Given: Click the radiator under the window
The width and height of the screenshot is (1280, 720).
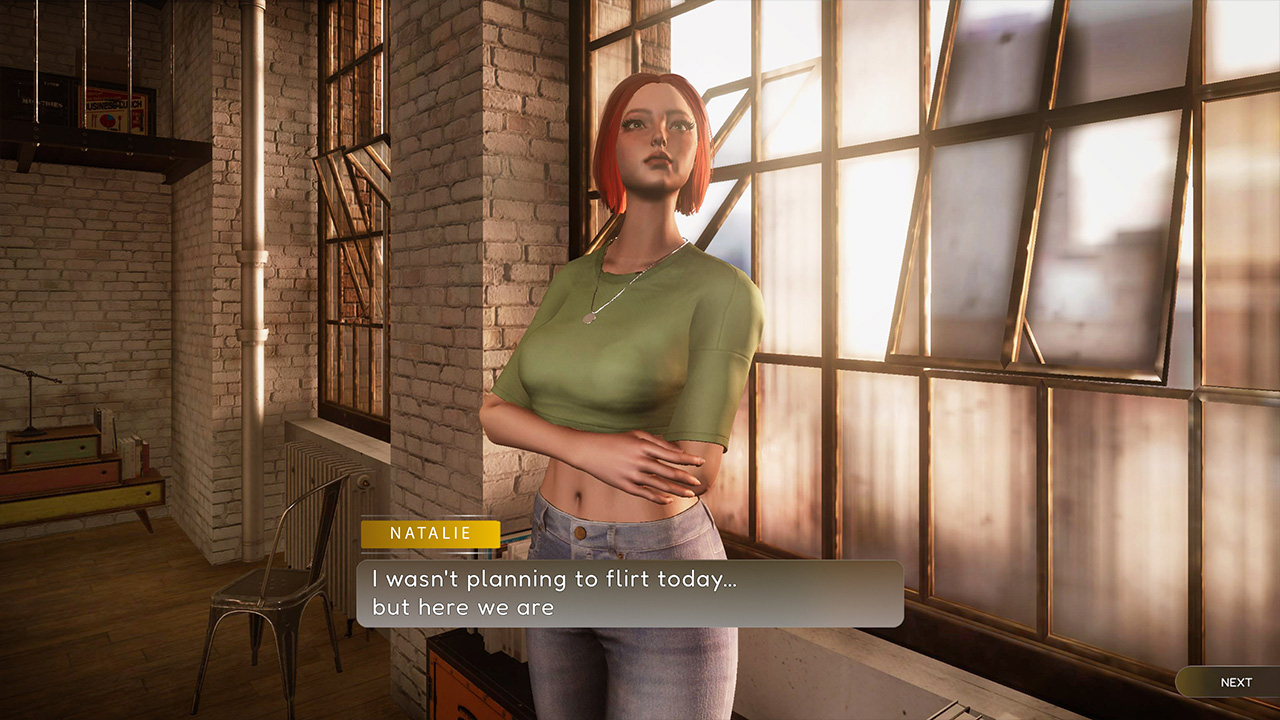Looking at the screenshot, I should pyautogui.click(x=340, y=470).
